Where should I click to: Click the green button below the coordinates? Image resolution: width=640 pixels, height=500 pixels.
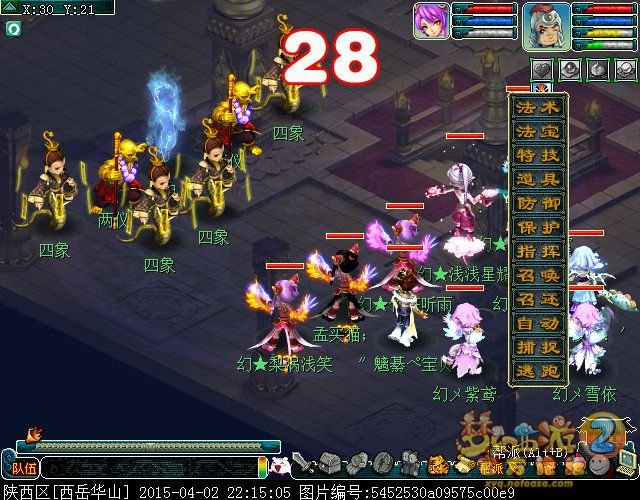click(x=13, y=29)
